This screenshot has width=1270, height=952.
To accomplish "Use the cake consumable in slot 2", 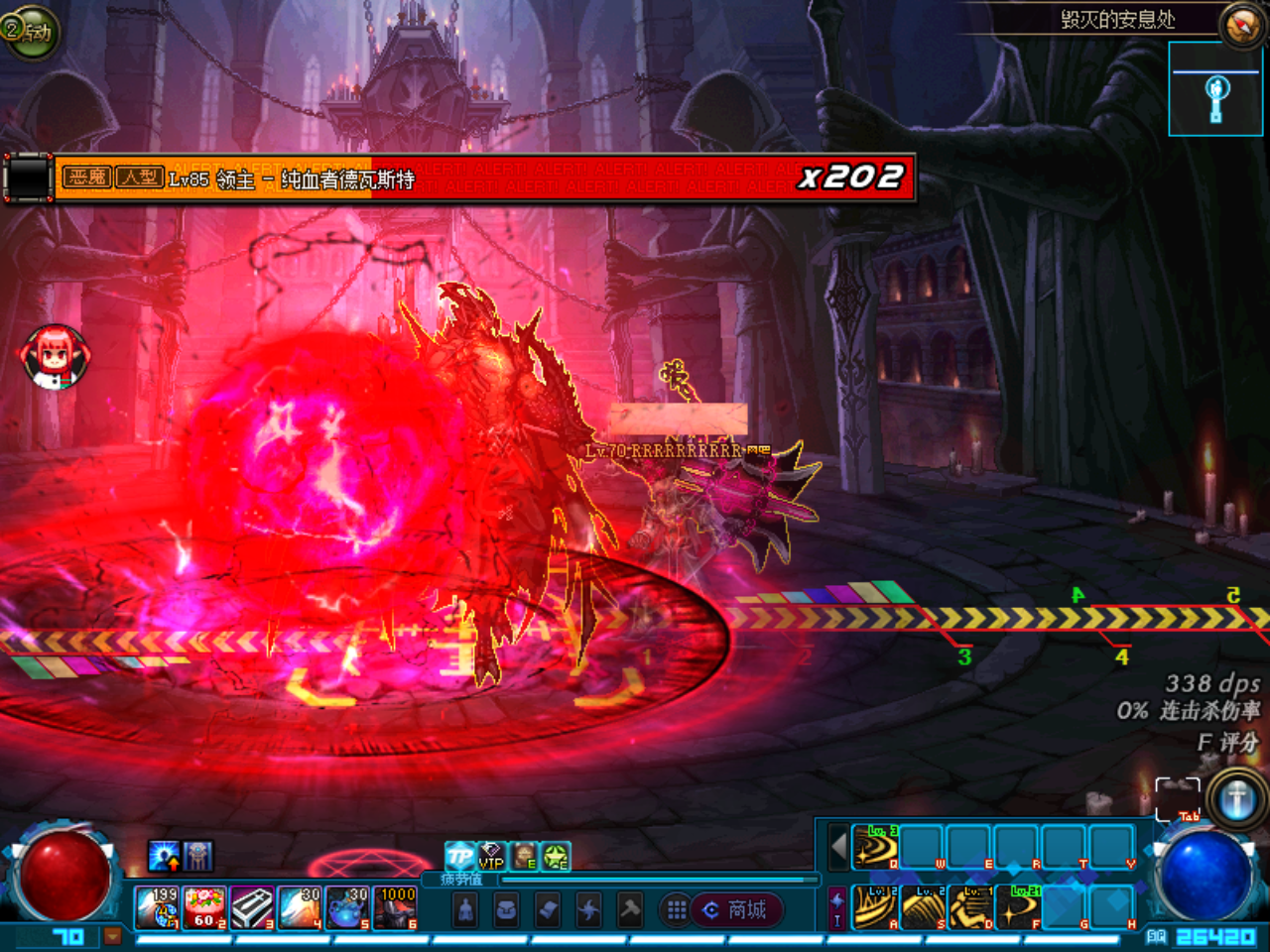I will (x=205, y=907).
